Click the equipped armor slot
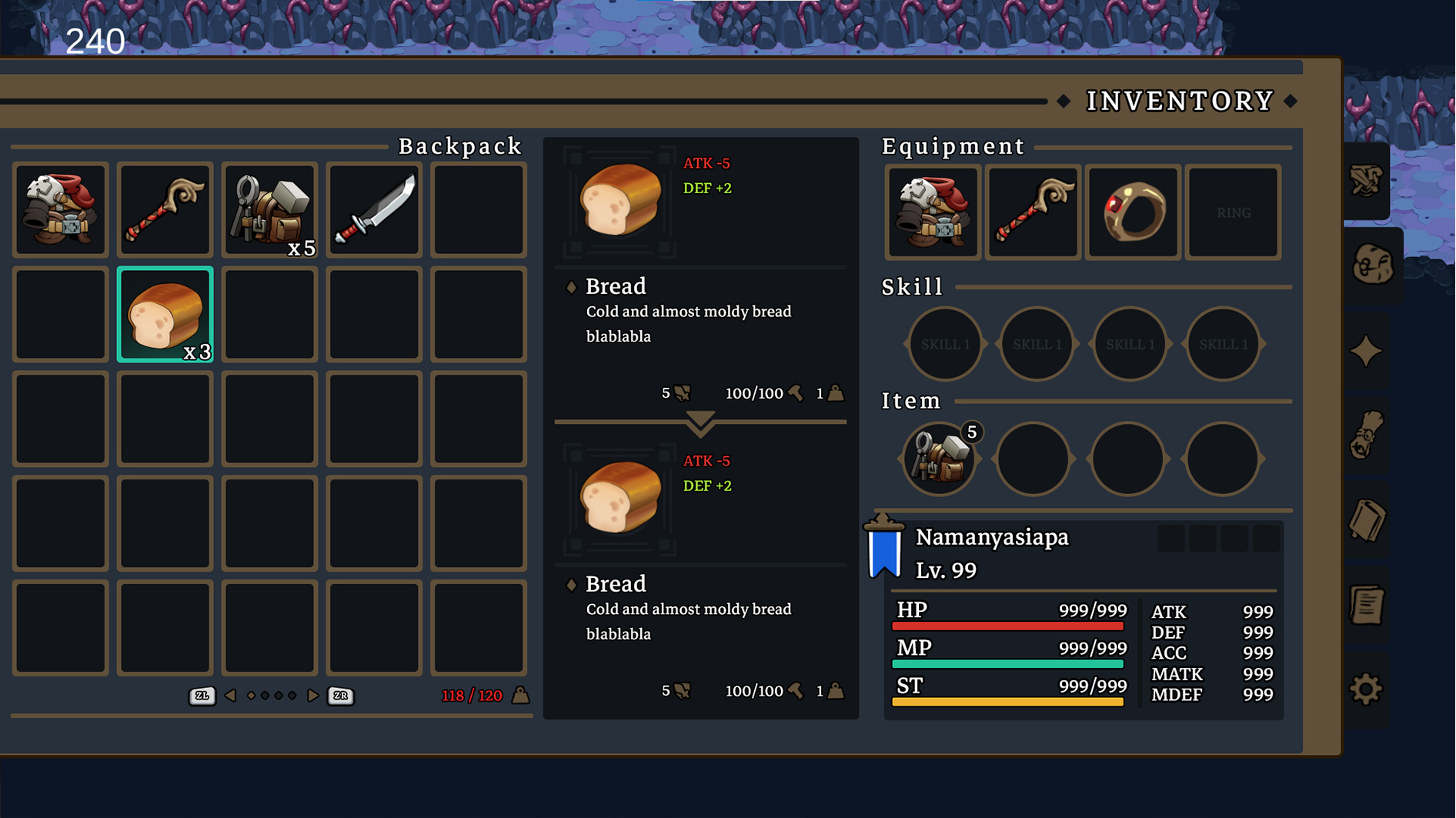Image resolution: width=1456 pixels, height=818 pixels. click(933, 212)
